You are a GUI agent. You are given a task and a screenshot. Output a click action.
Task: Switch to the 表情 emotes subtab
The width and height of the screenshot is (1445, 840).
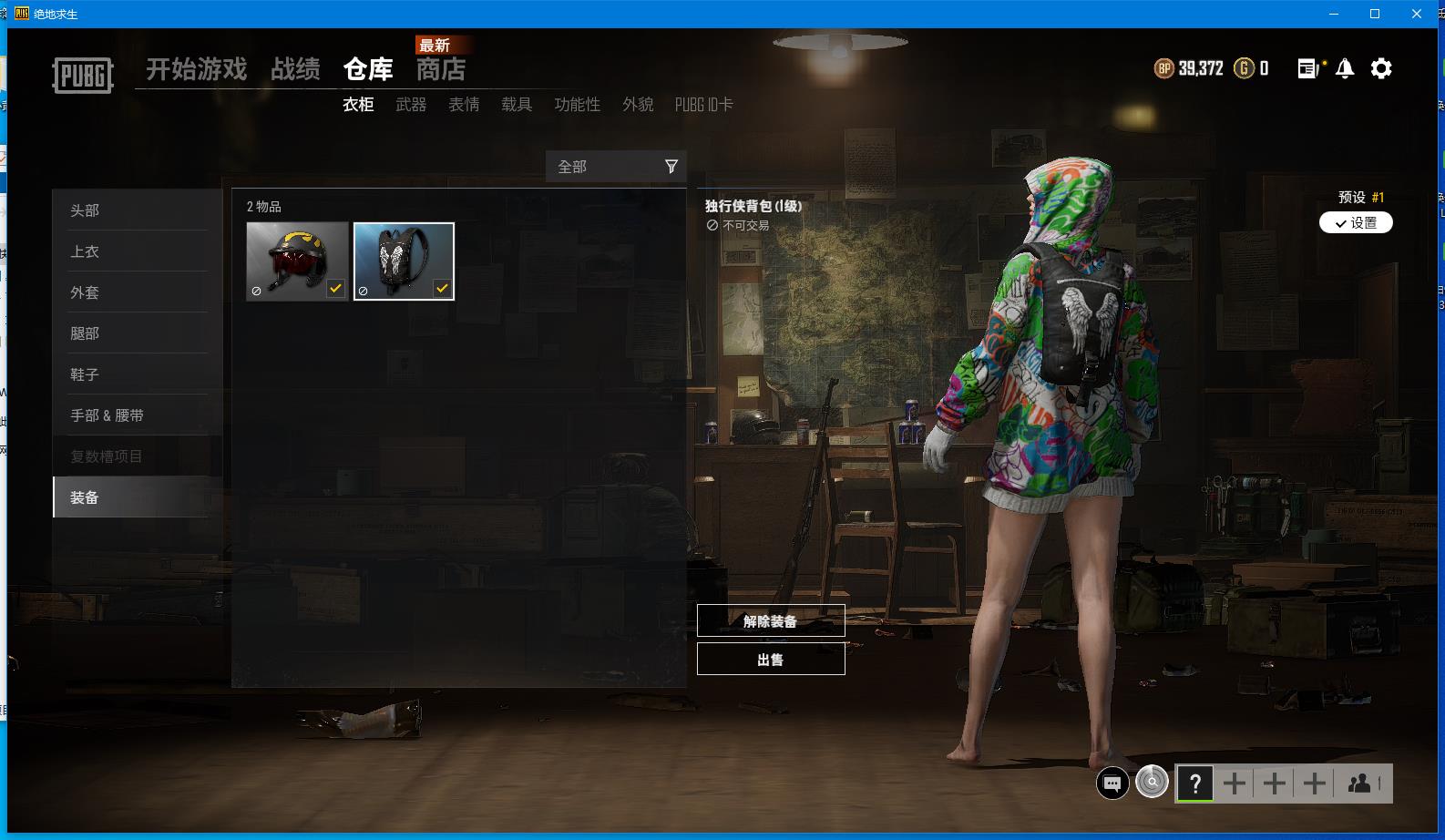[464, 105]
